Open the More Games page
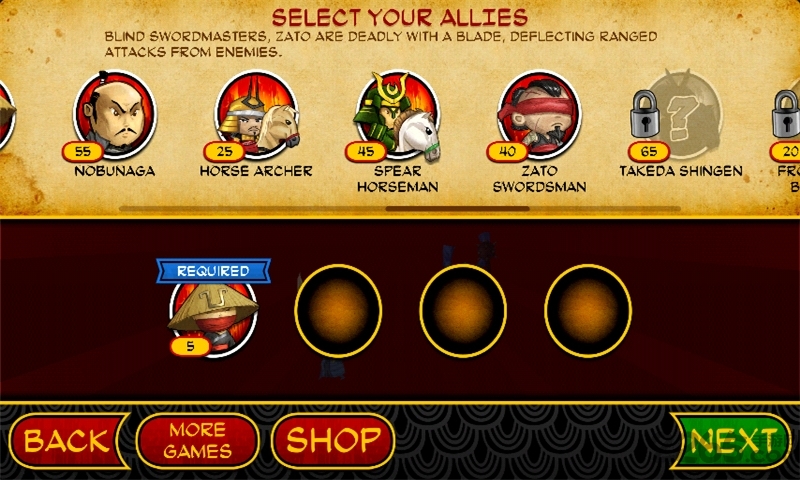Image resolution: width=800 pixels, height=480 pixels. (197, 441)
